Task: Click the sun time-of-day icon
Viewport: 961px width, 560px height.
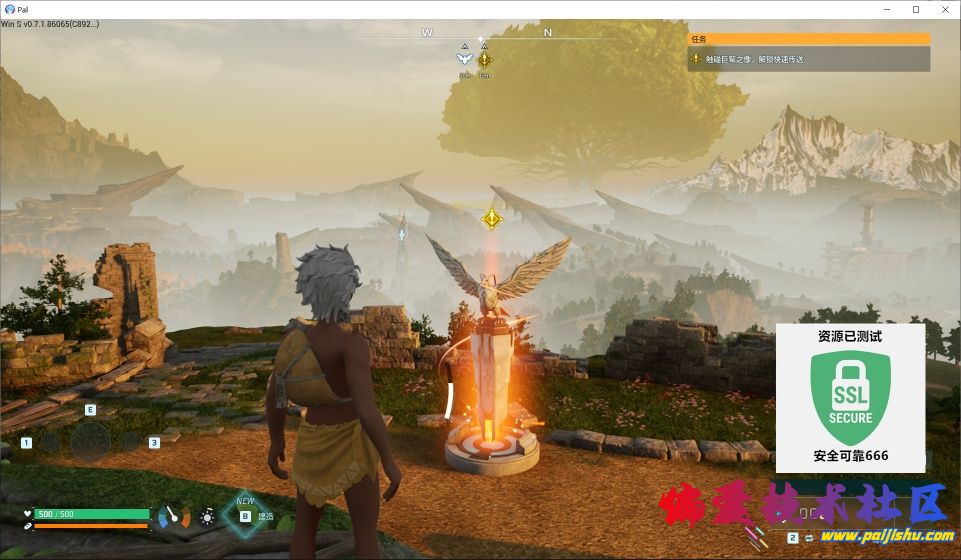Action: tap(207, 517)
